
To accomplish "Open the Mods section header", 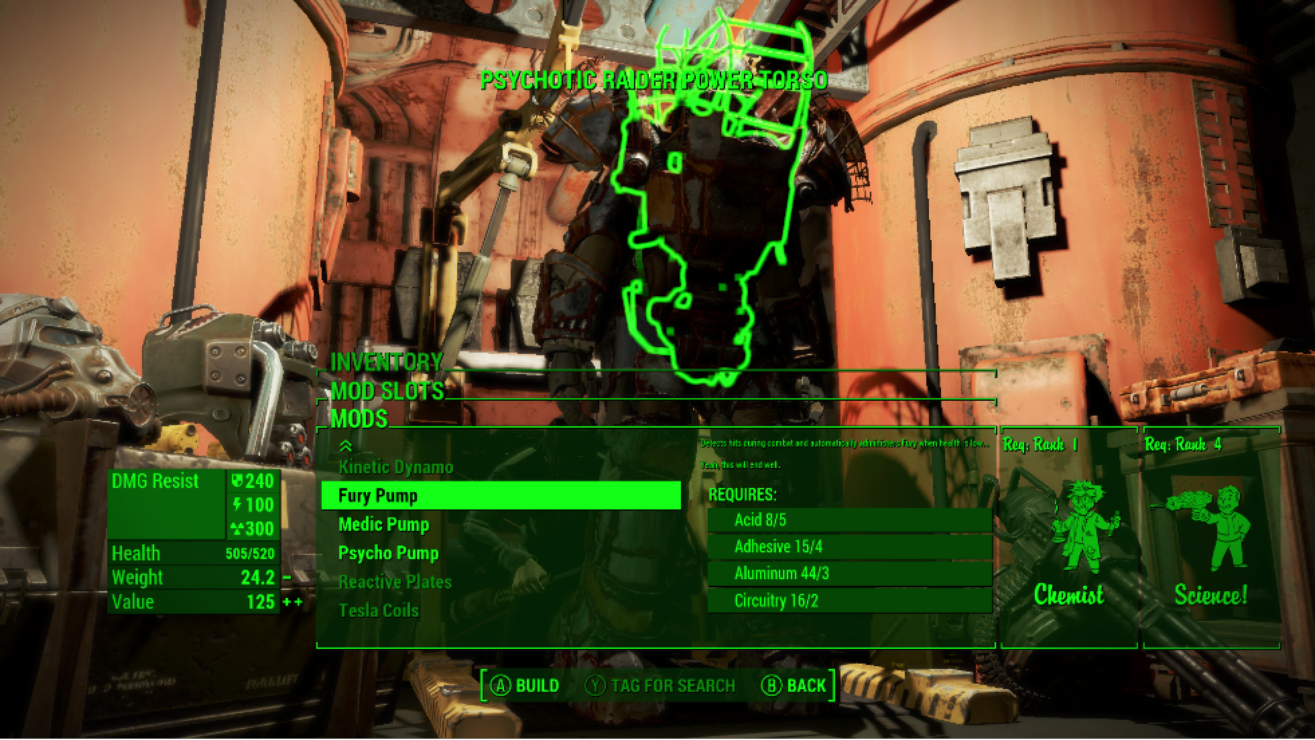I will click(359, 419).
